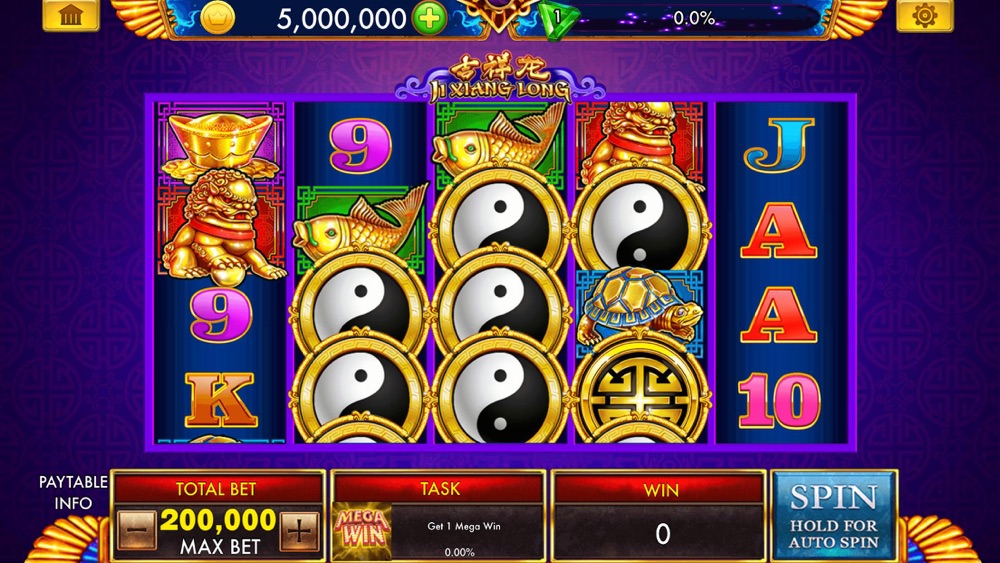Buy more coins with green plus
The width and height of the screenshot is (1000, 563).
pos(430,18)
